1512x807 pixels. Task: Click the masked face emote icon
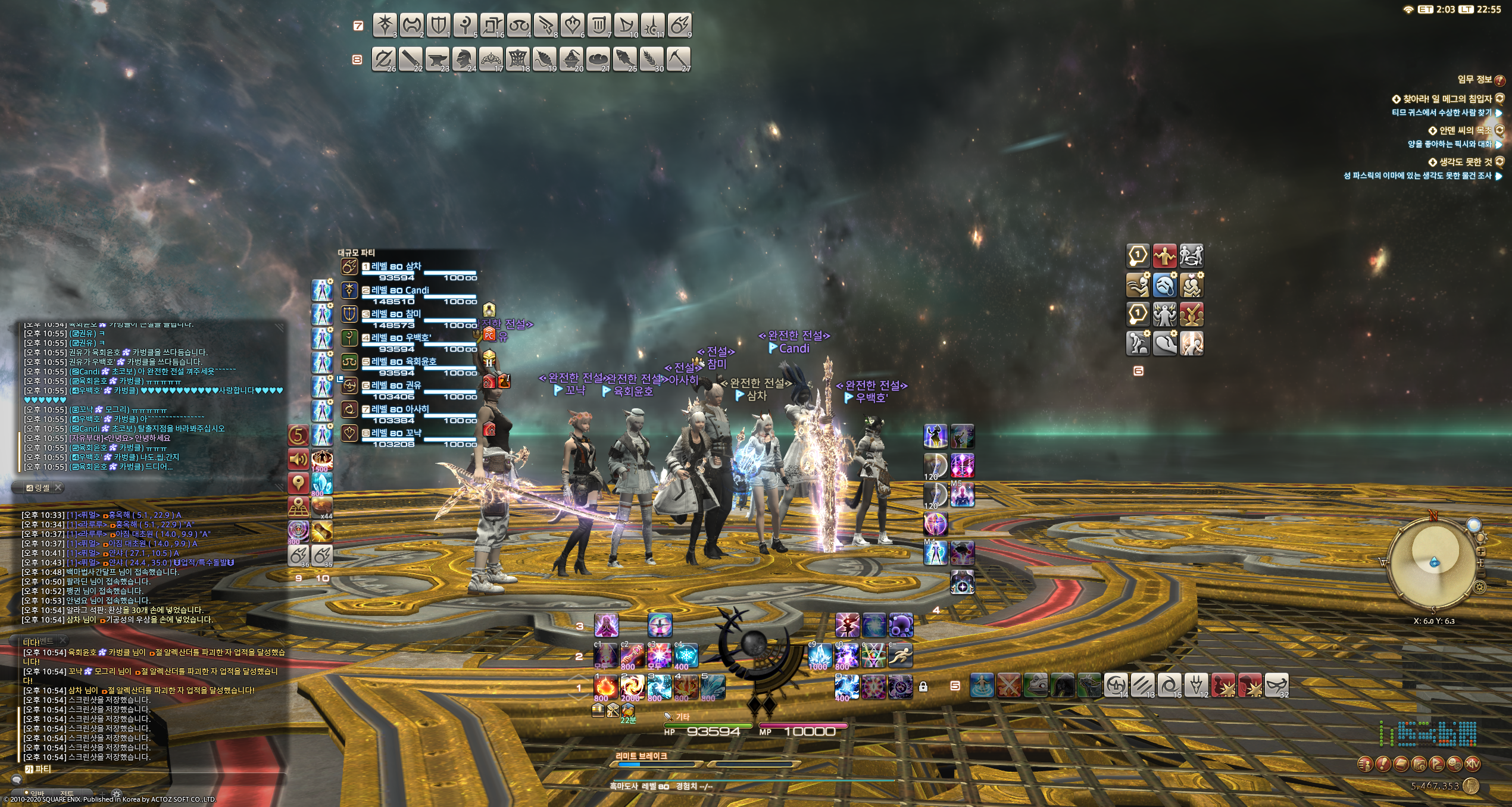(x=1276, y=686)
